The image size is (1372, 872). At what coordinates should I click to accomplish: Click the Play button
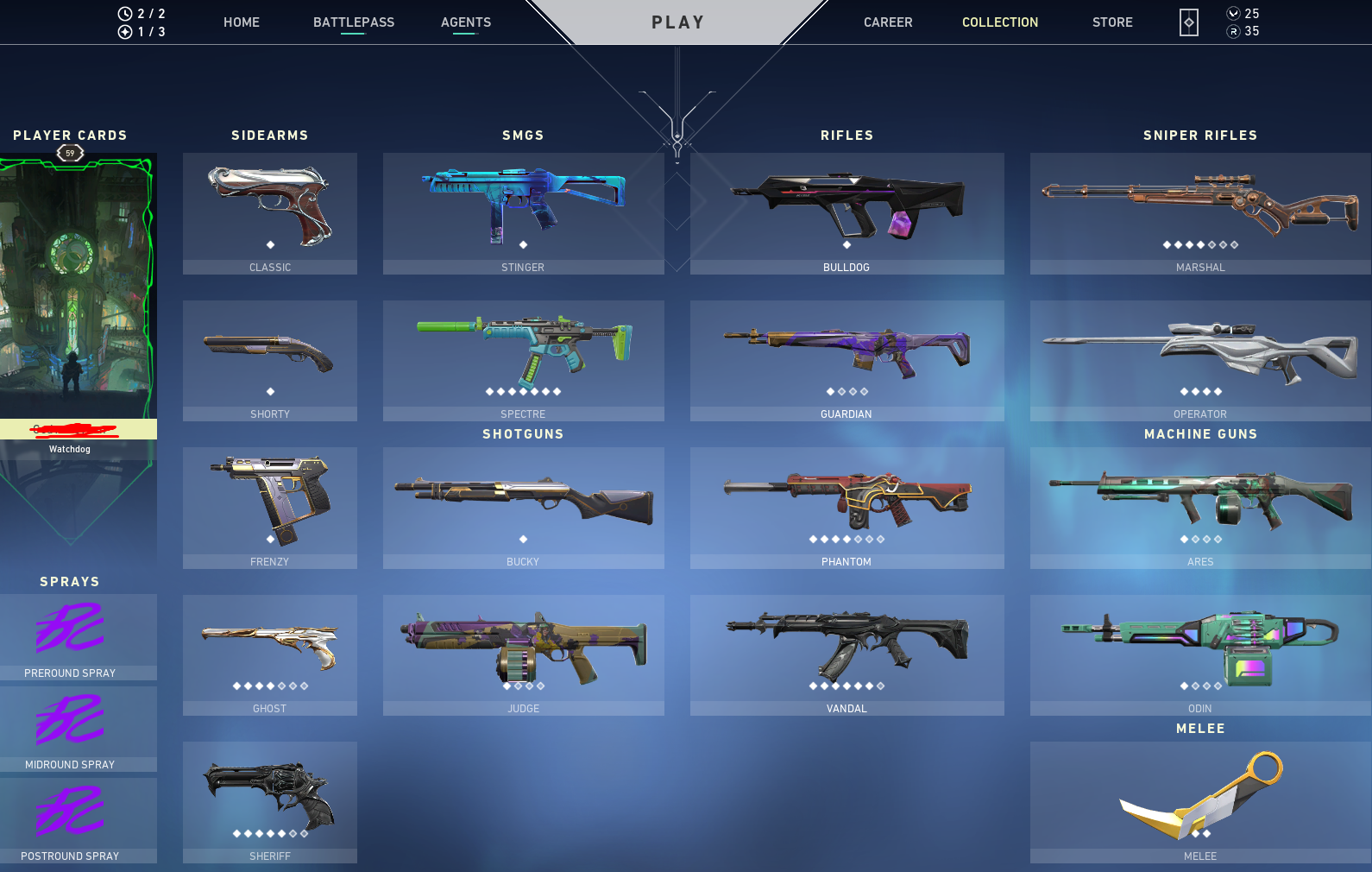pyautogui.click(x=678, y=22)
